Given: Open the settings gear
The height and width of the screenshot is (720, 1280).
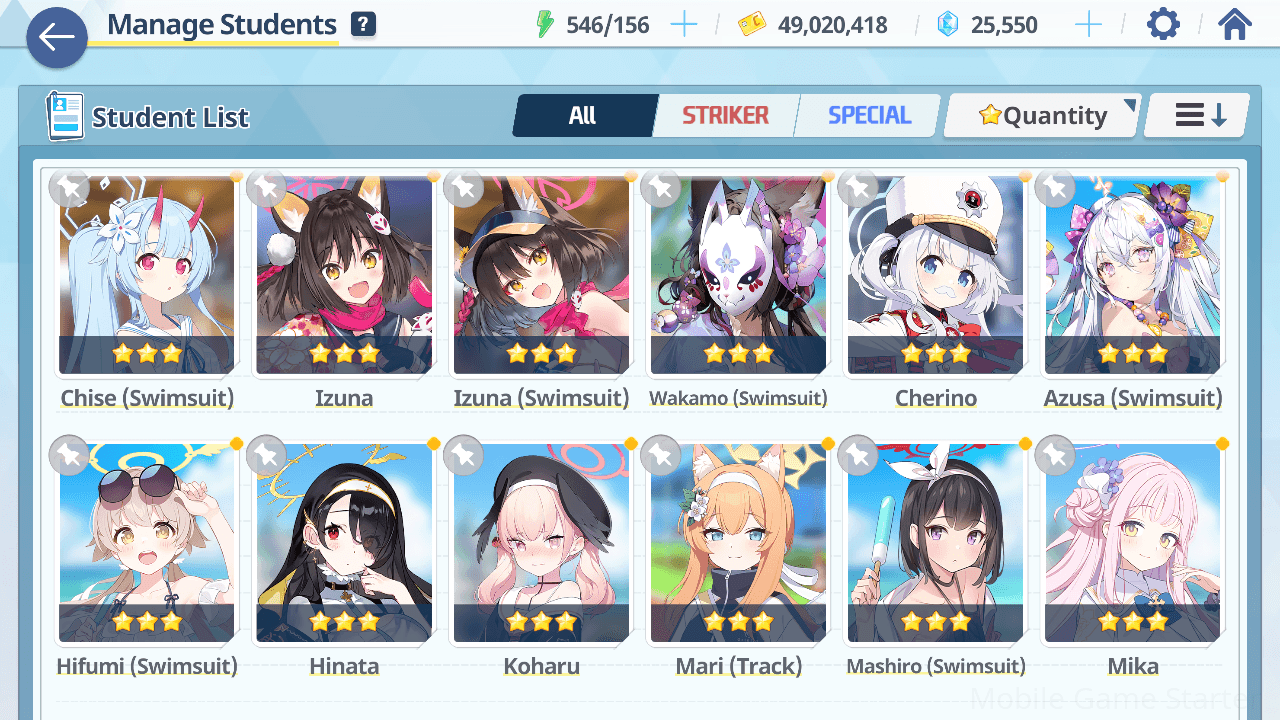Looking at the screenshot, I should tap(1163, 25).
